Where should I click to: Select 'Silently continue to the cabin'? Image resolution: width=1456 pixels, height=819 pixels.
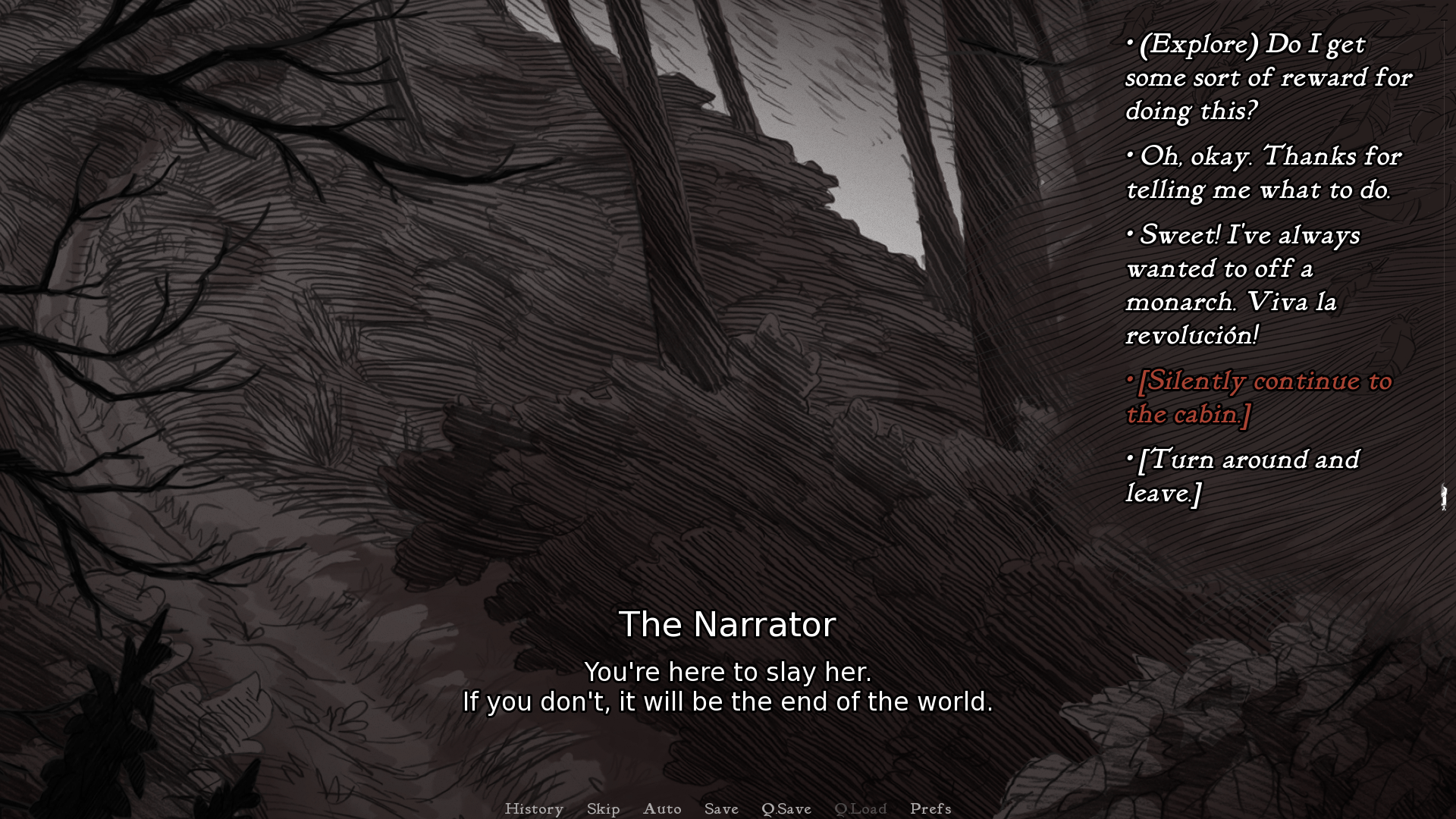pos(1259,397)
